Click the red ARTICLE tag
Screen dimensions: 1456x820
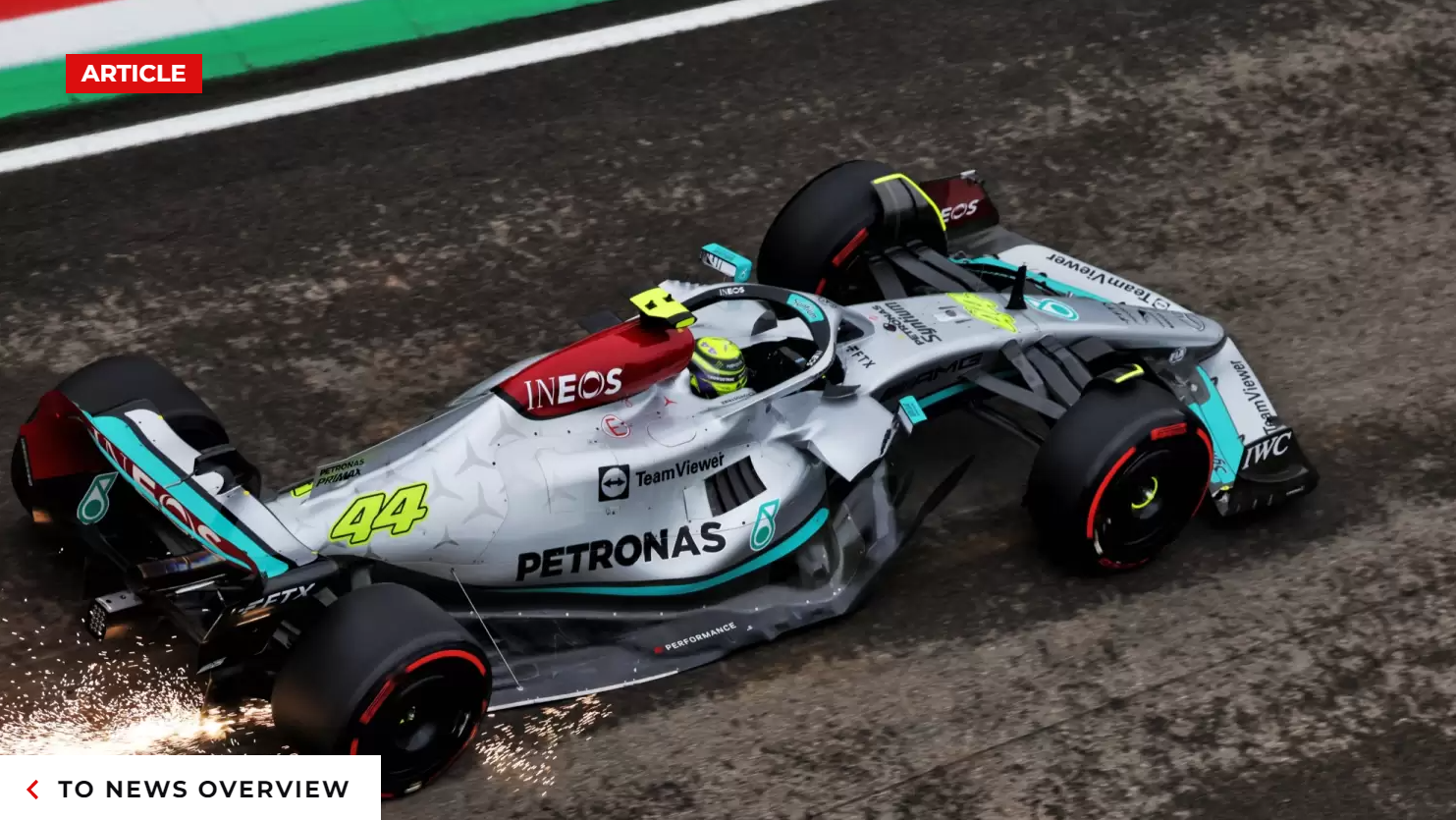coord(134,74)
